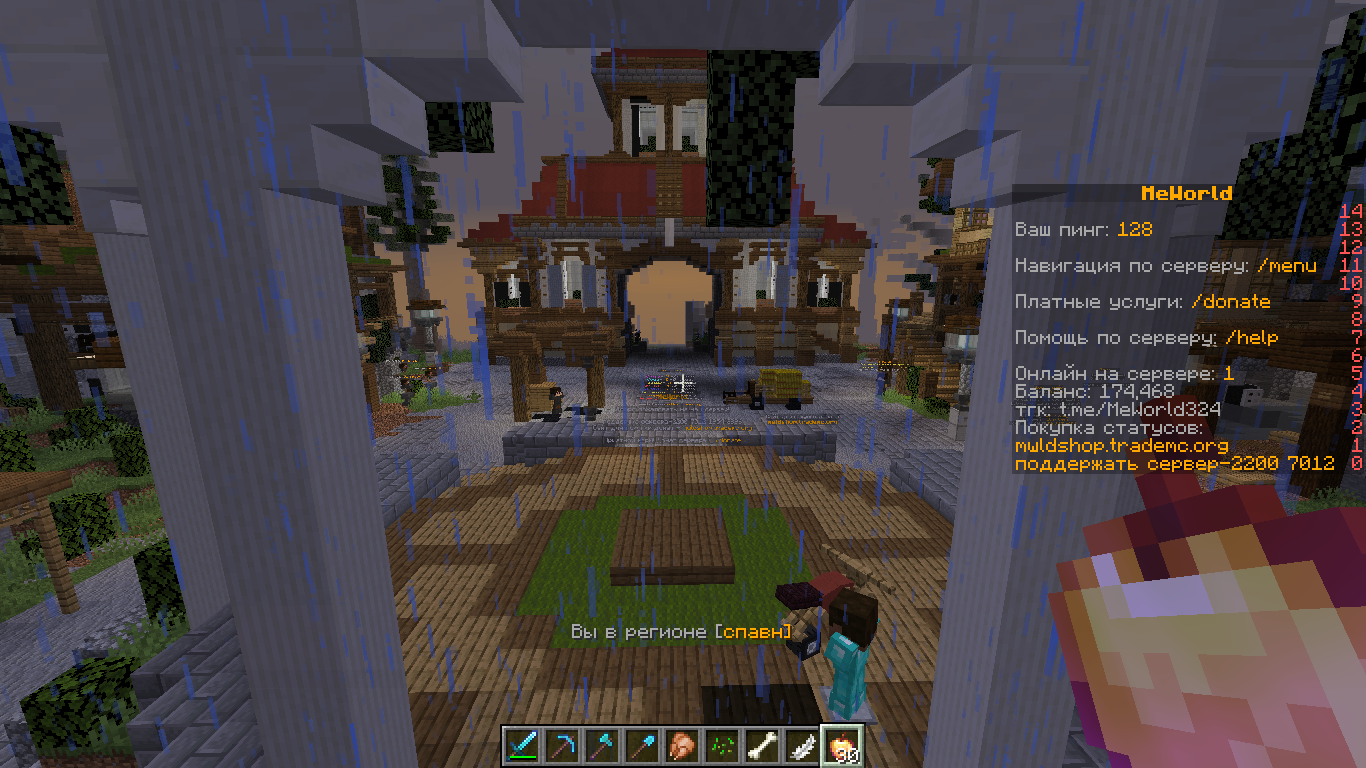Select the golden apple hotbar slot
This screenshot has width=1366, height=768.
[841, 745]
